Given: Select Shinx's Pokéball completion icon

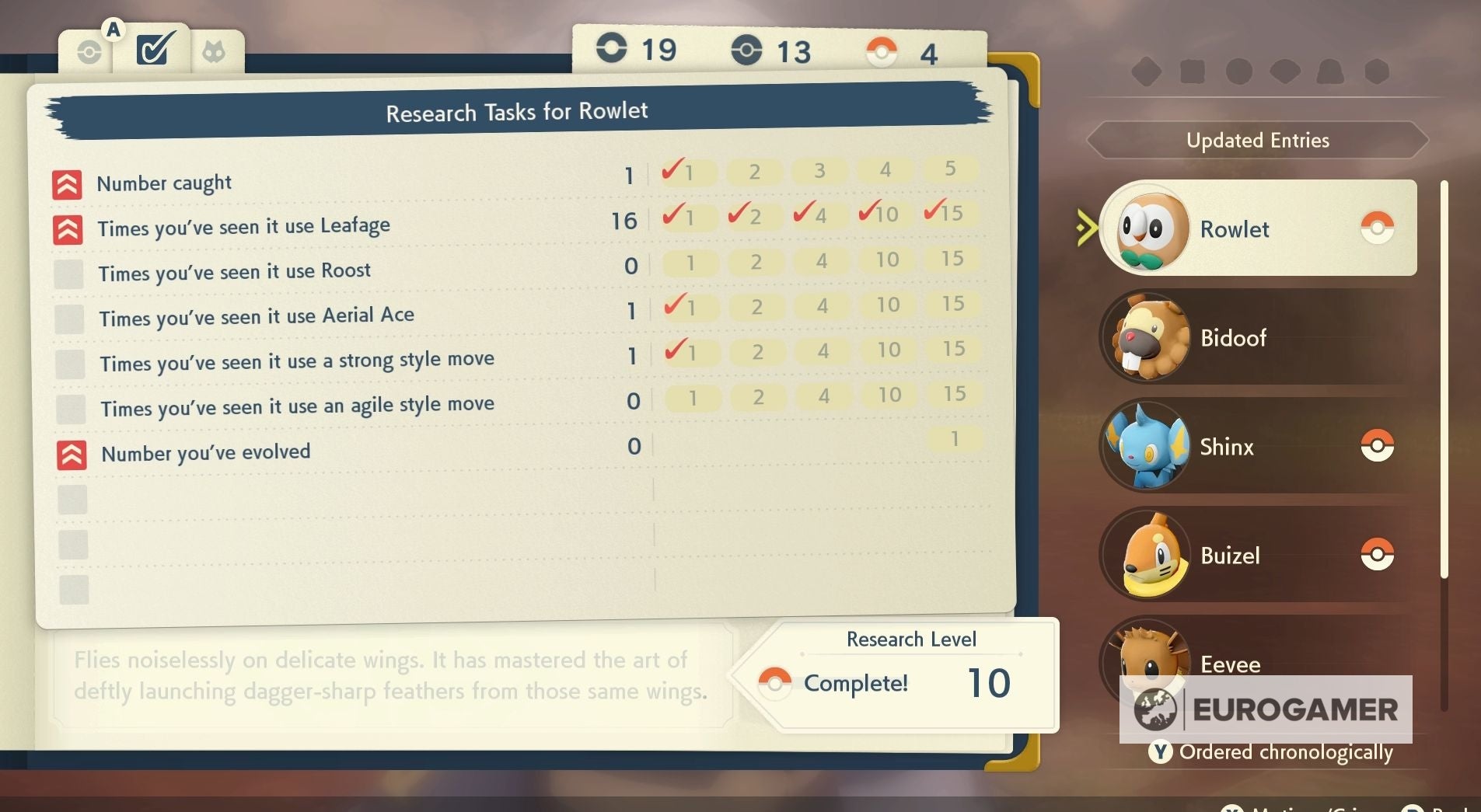Looking at the screenshot, I should point(1377,444).
